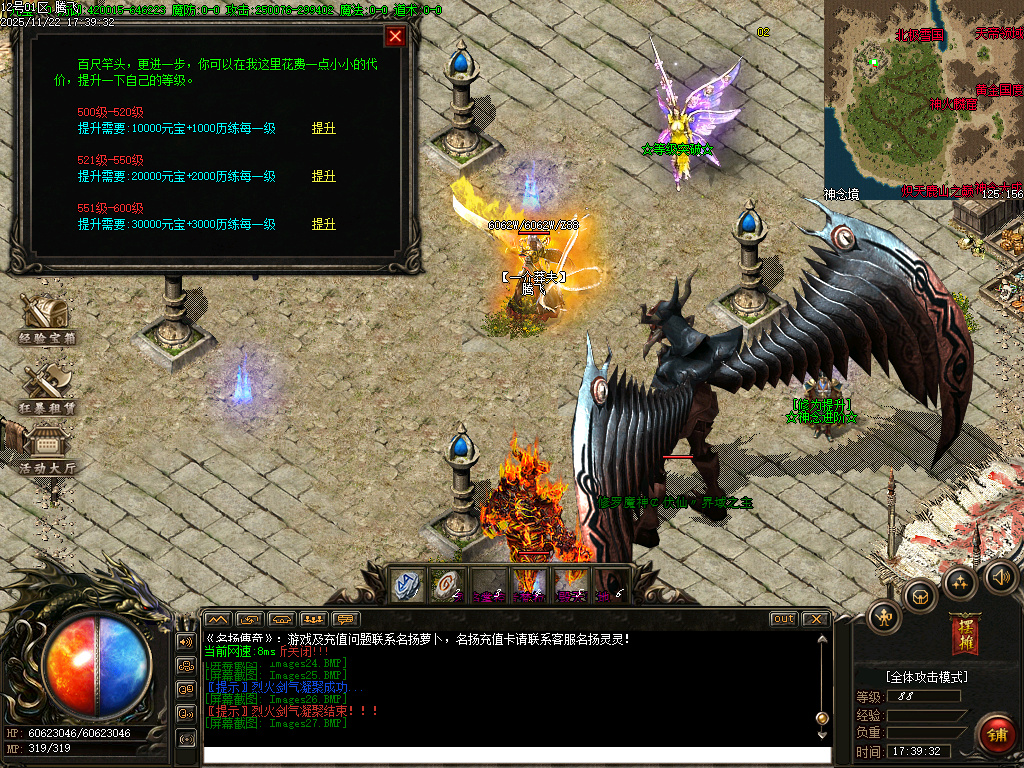Viewport: 1024px width, 768px height.
Task: Choose 提升 for the 500级-520级 tier
Action: coord(324,128)
